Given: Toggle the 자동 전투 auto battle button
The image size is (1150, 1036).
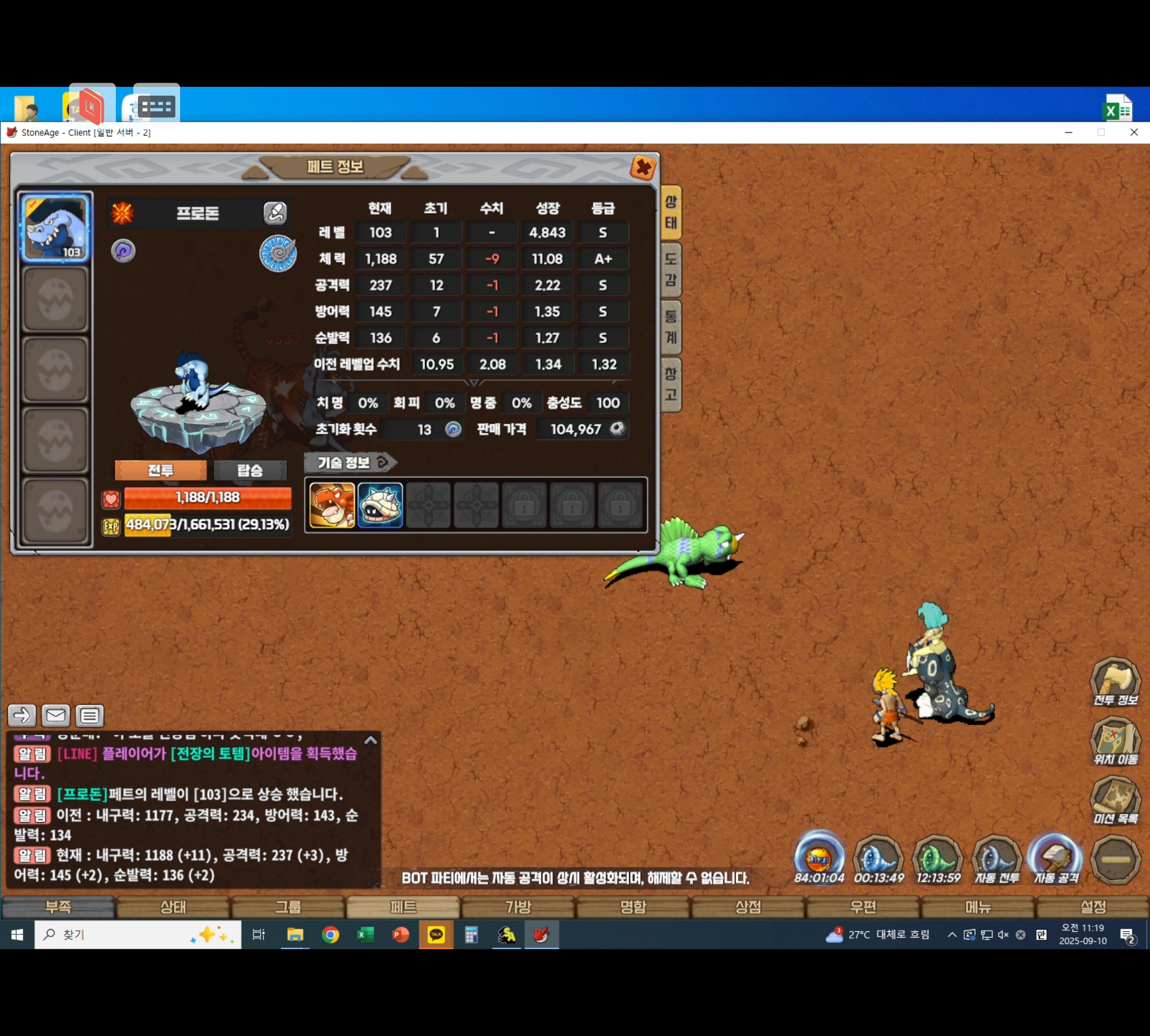Looking at the screenshot, I should (996, 859).
